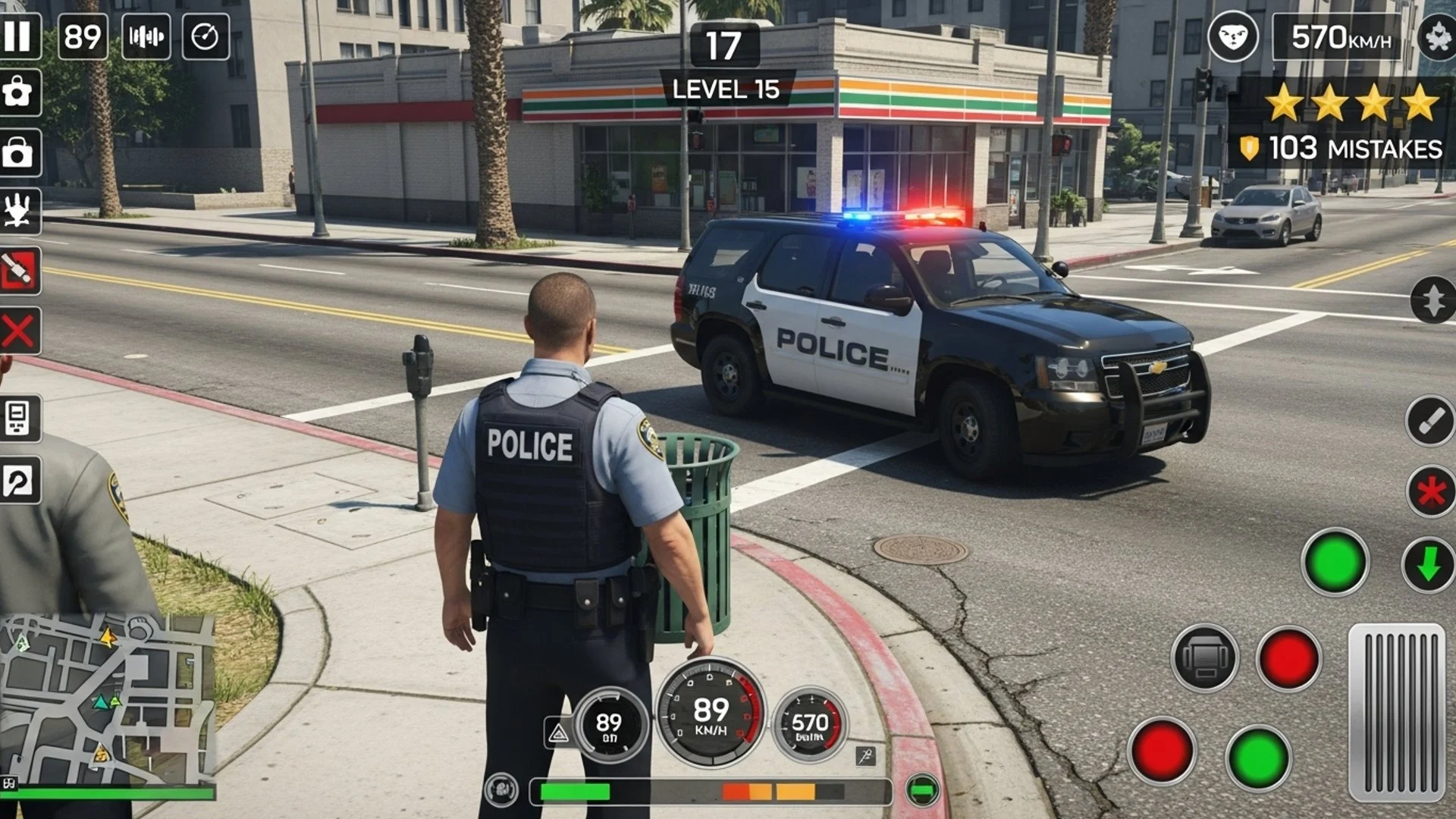
Task: Tap the face badge icon
Action: click(x=1232, y=36)
